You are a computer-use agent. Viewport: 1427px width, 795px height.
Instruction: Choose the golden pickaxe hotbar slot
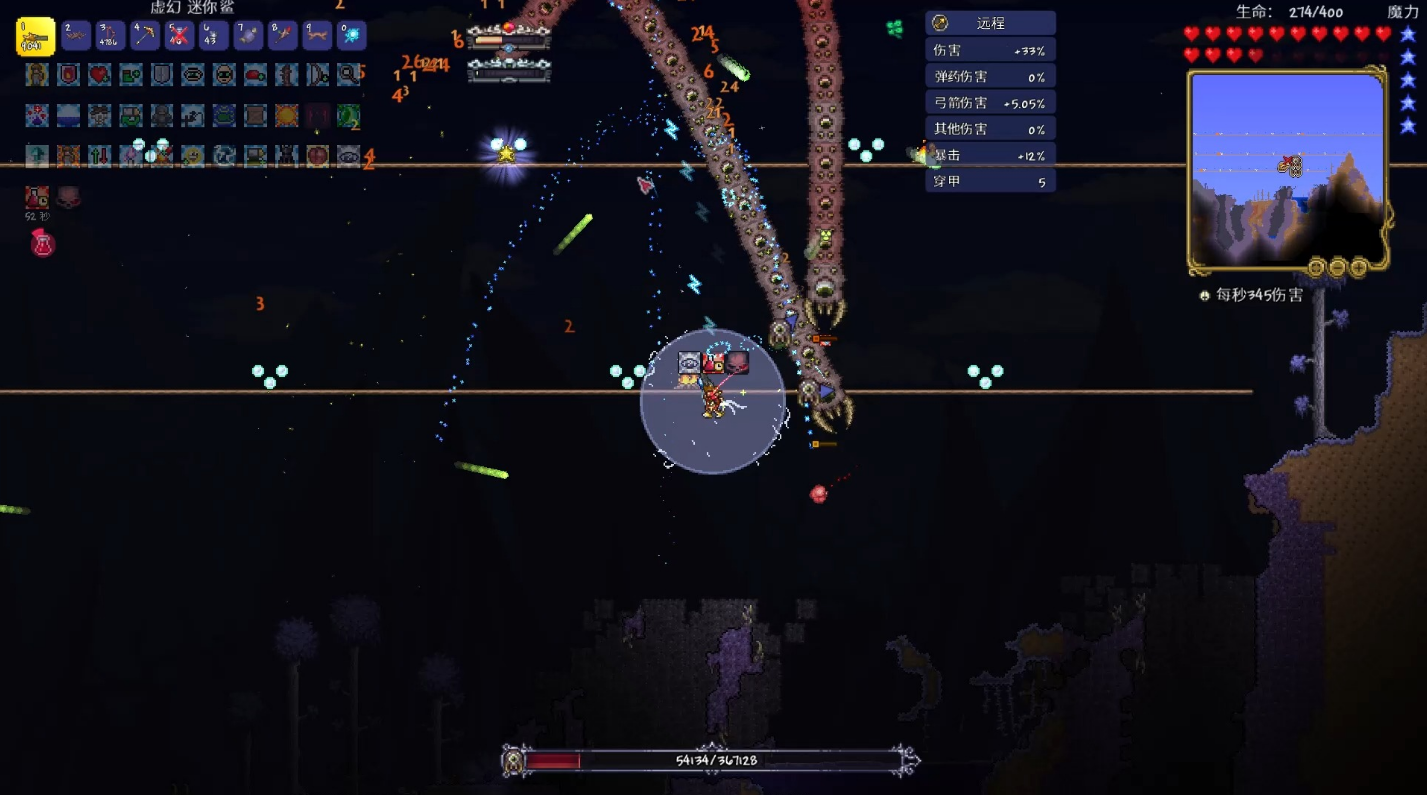(x=145, y=36)
